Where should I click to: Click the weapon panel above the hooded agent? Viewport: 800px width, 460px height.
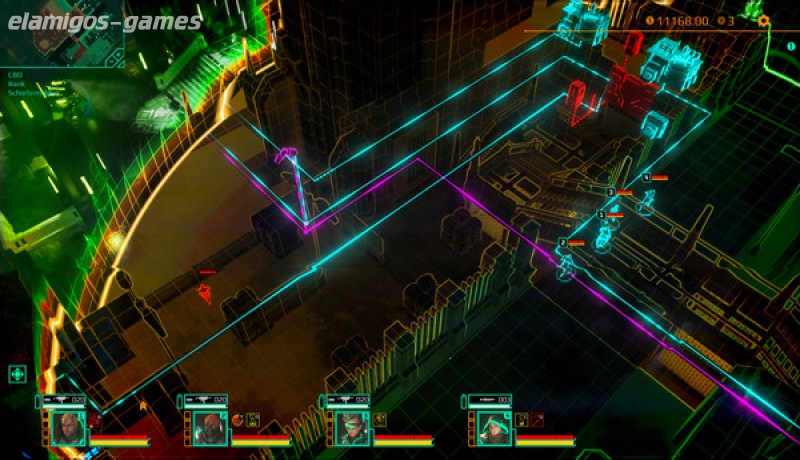pos(490,401)
